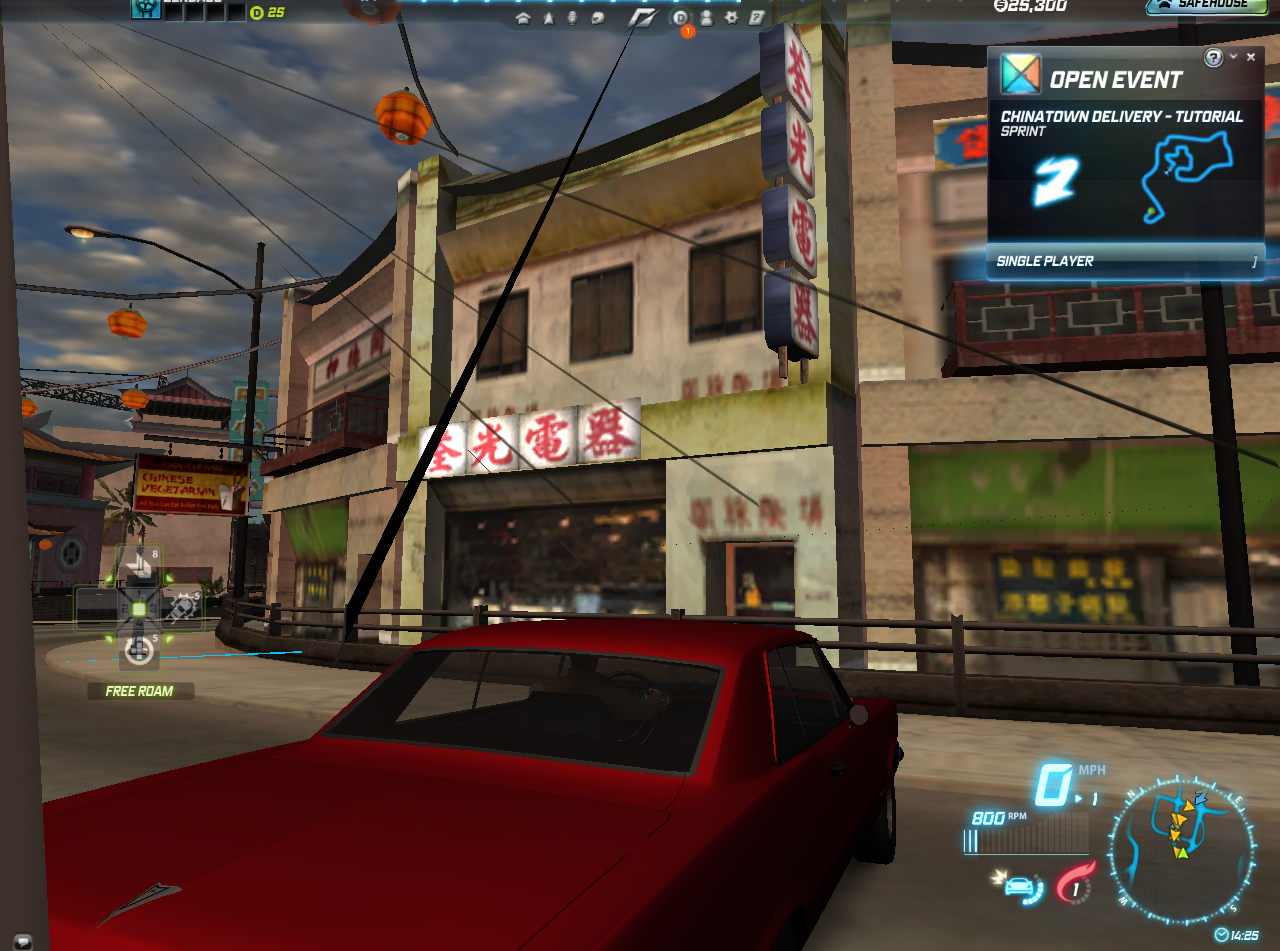Click the Need for Speed logo

tap(643, 18)
